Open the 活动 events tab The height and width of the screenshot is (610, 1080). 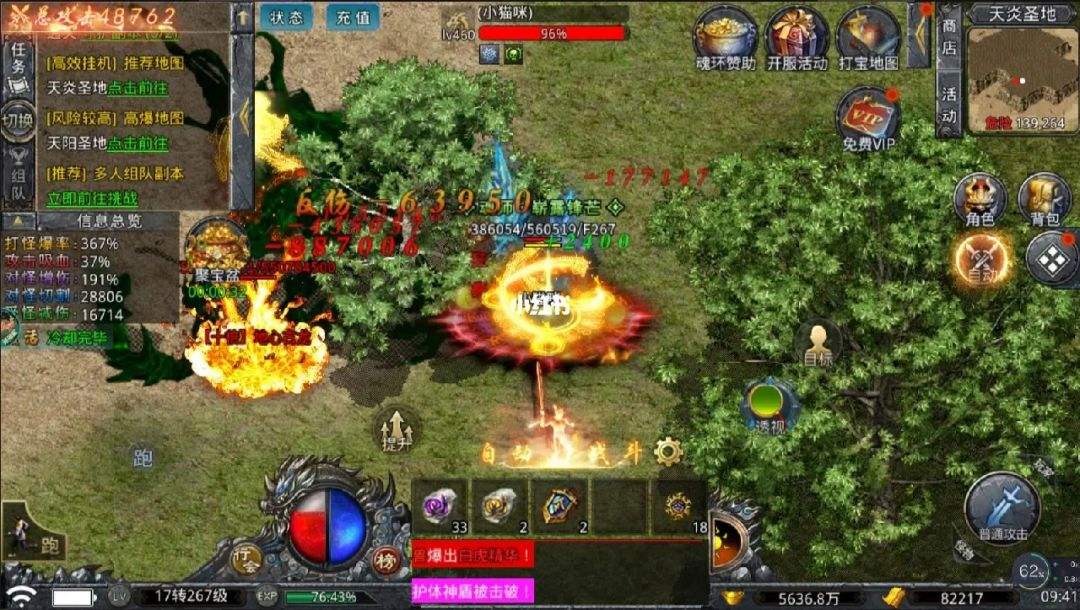pyautogui.click(x=949, y=104)
